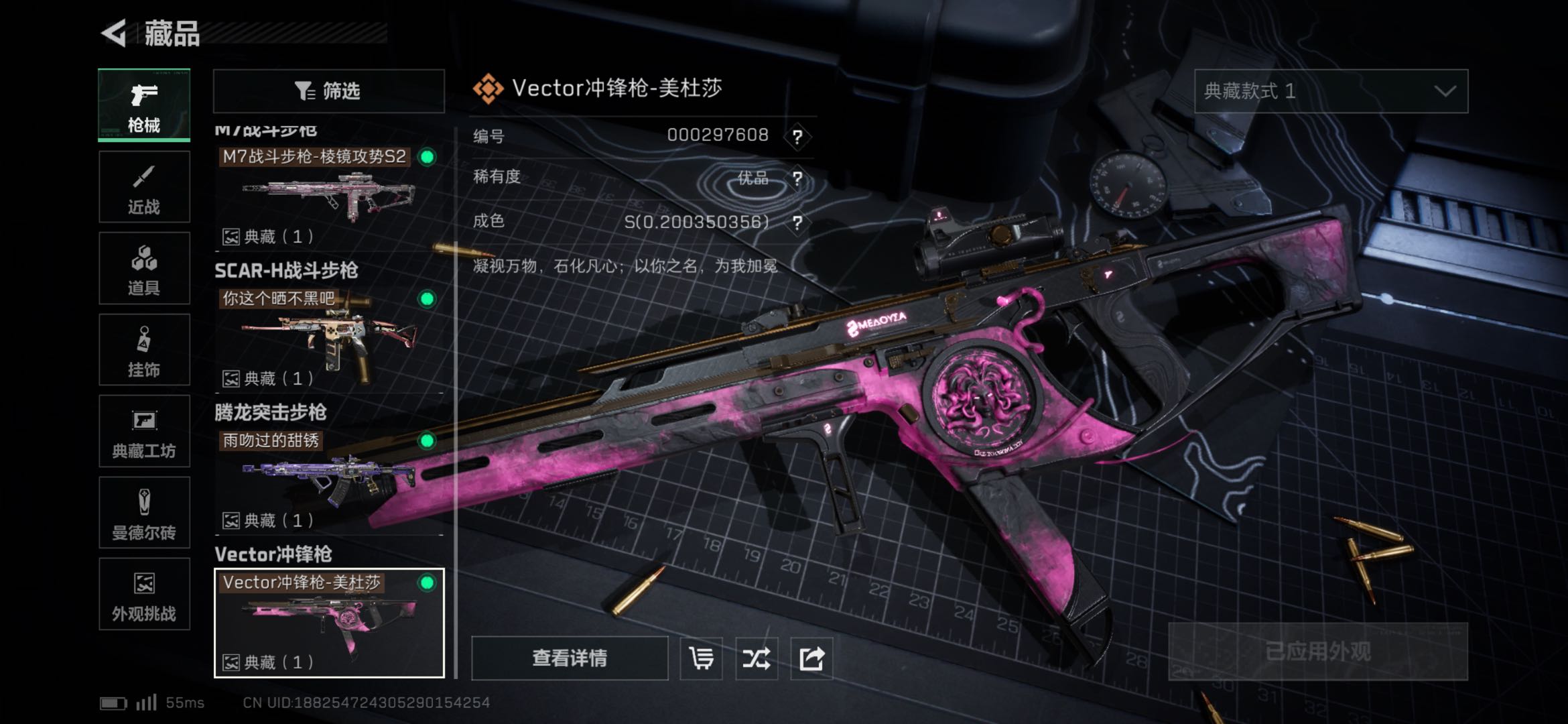
Task: Open the 近战 melee category
Action: point(144,187)
